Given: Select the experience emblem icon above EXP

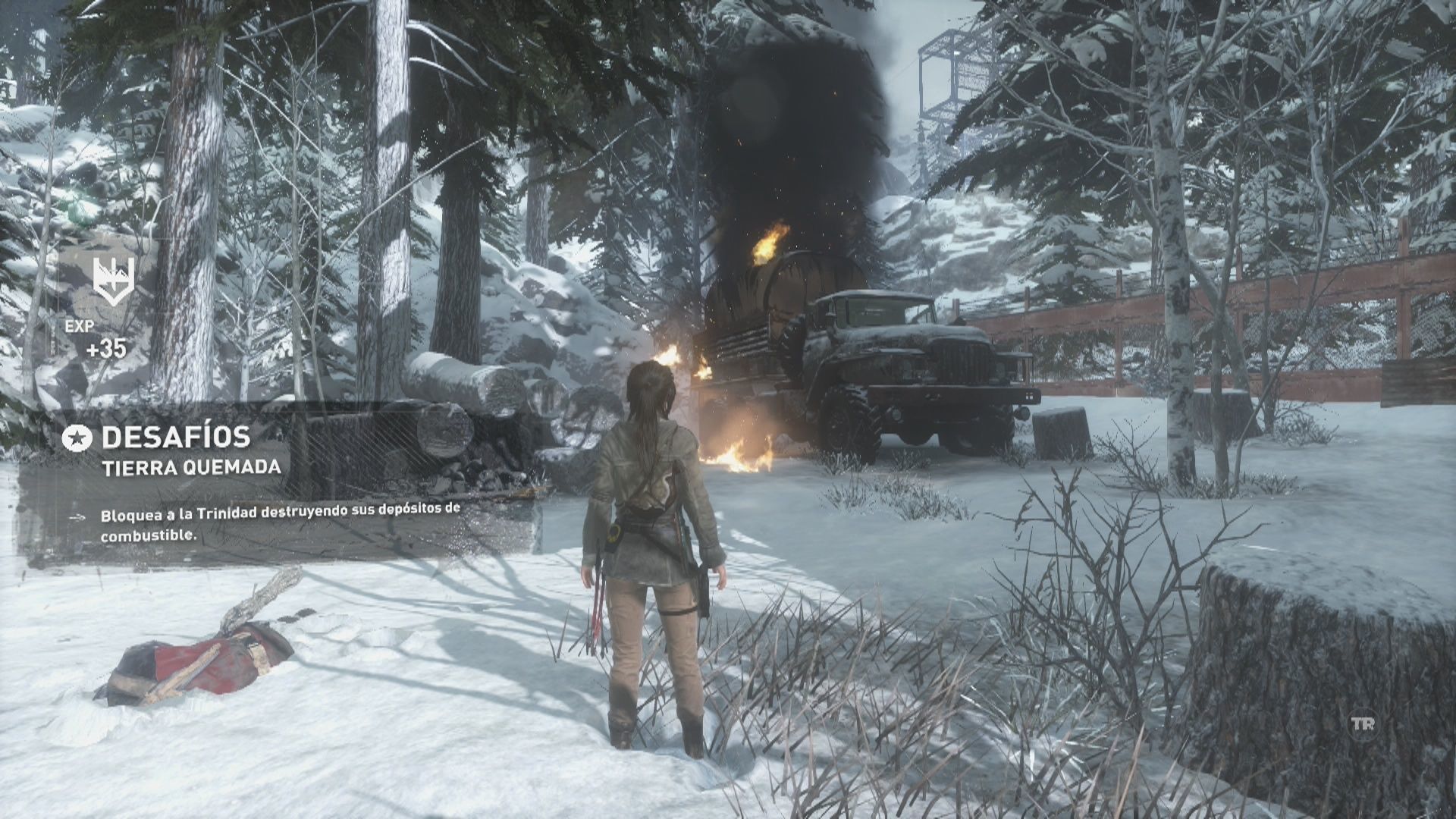Looking at the screenshot, I should (114, 280).
